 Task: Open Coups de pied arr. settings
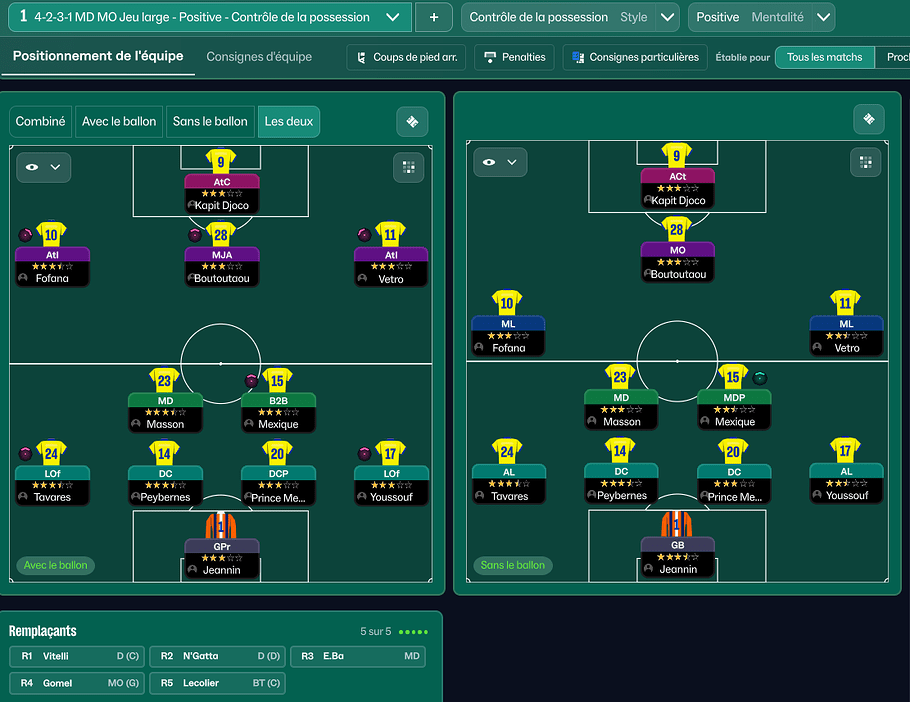click(406, 57)
